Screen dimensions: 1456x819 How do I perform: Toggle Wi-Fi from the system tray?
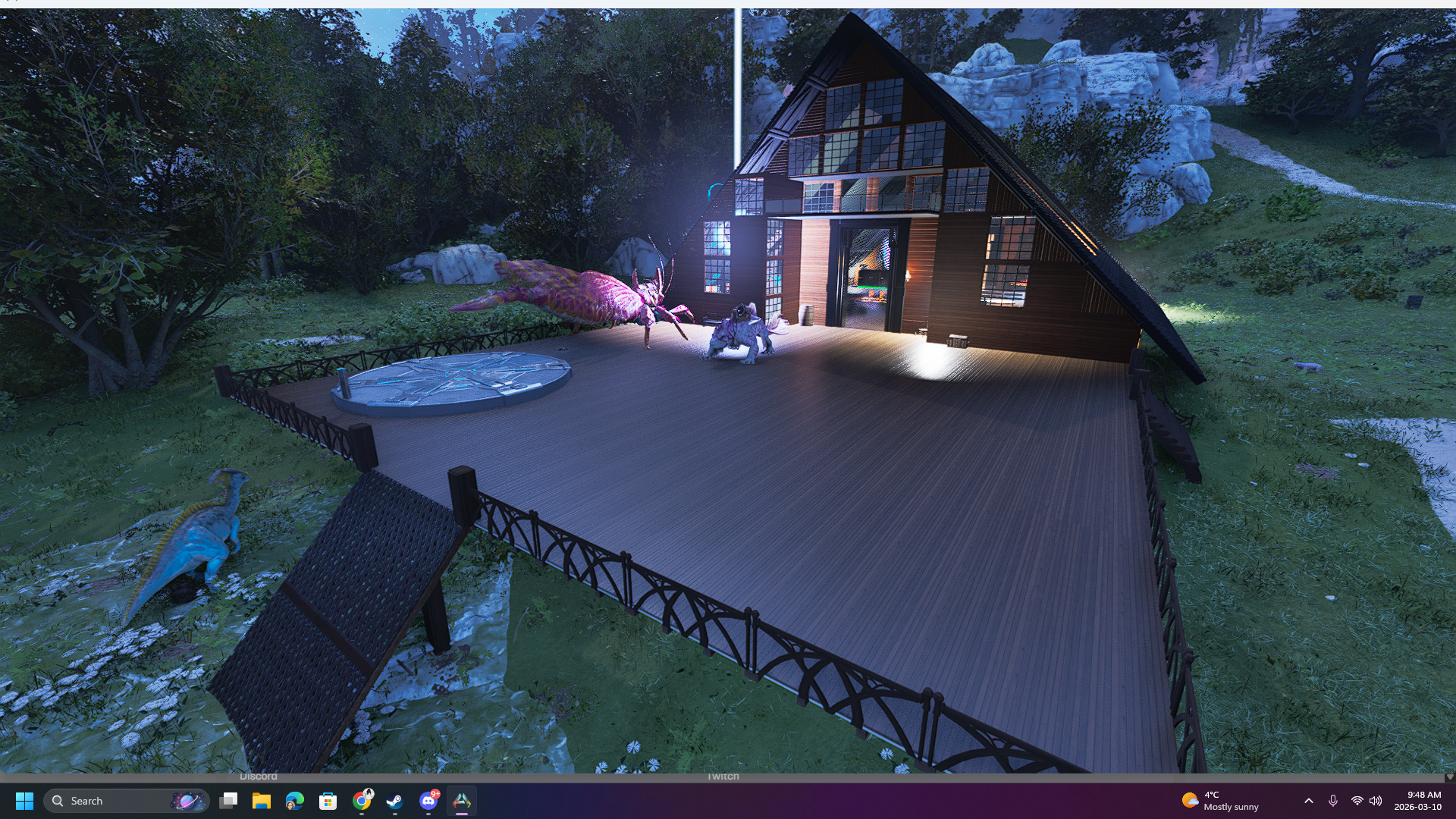coord(1357,801)
